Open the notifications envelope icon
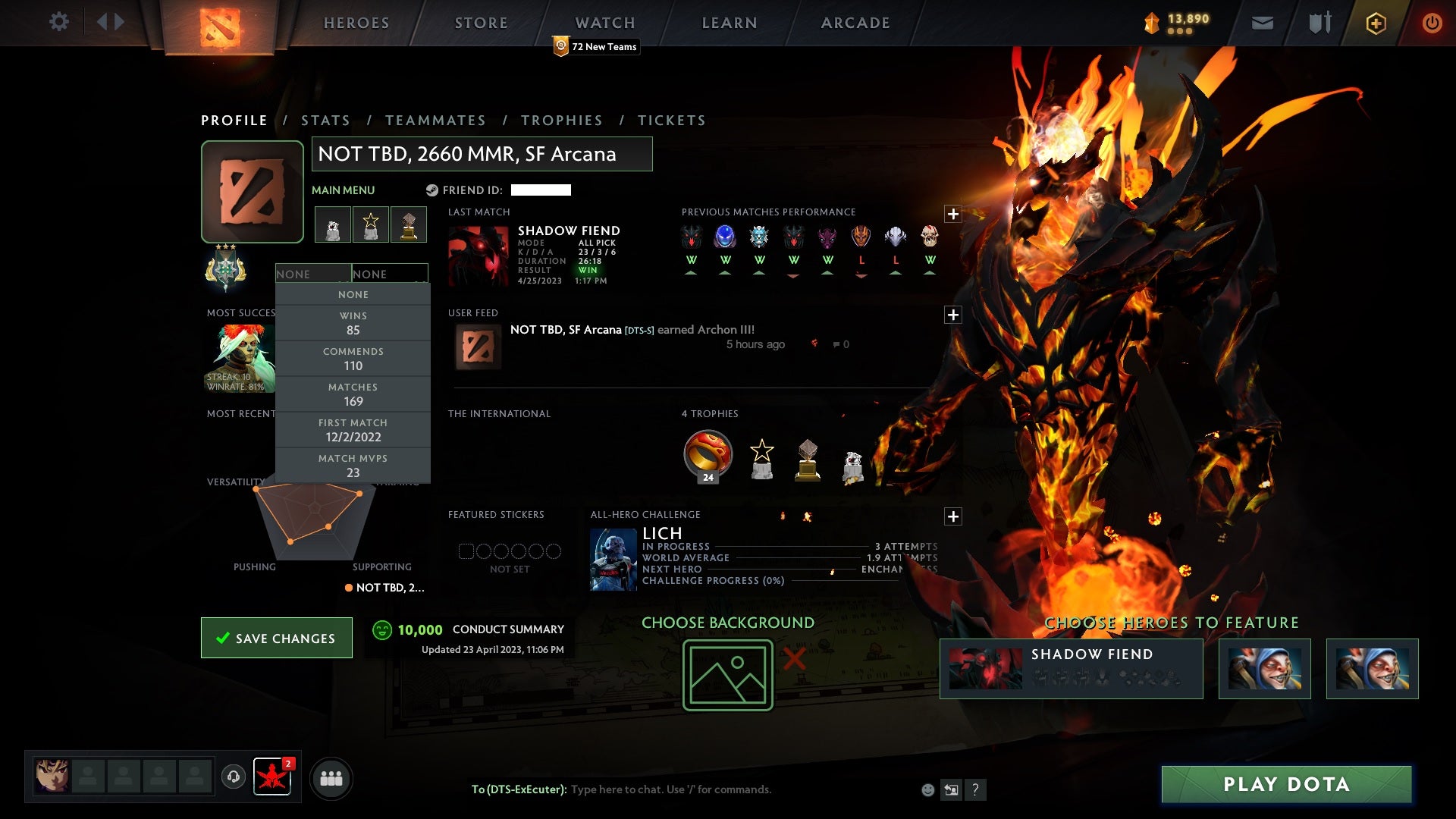The width and height of the screenshot is (1456, 819). pyautogui.click(x=1262, y=23)
